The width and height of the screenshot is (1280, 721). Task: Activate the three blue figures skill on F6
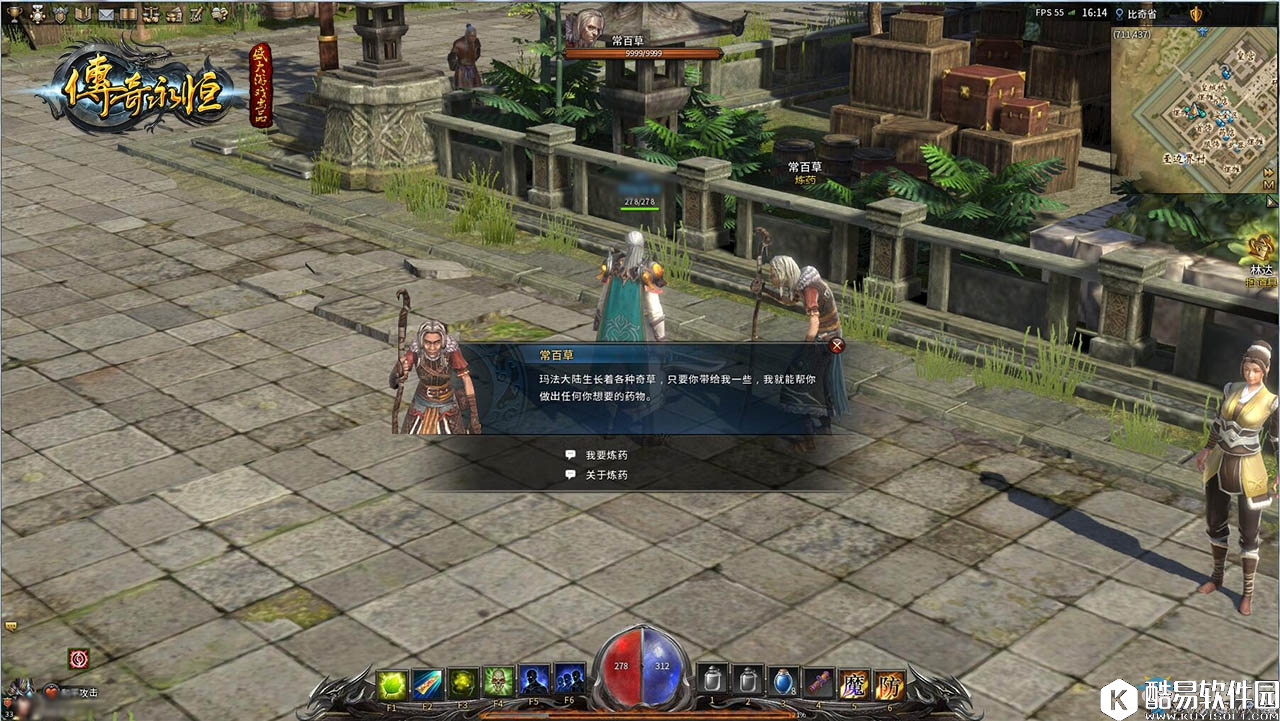pos(569,680)
